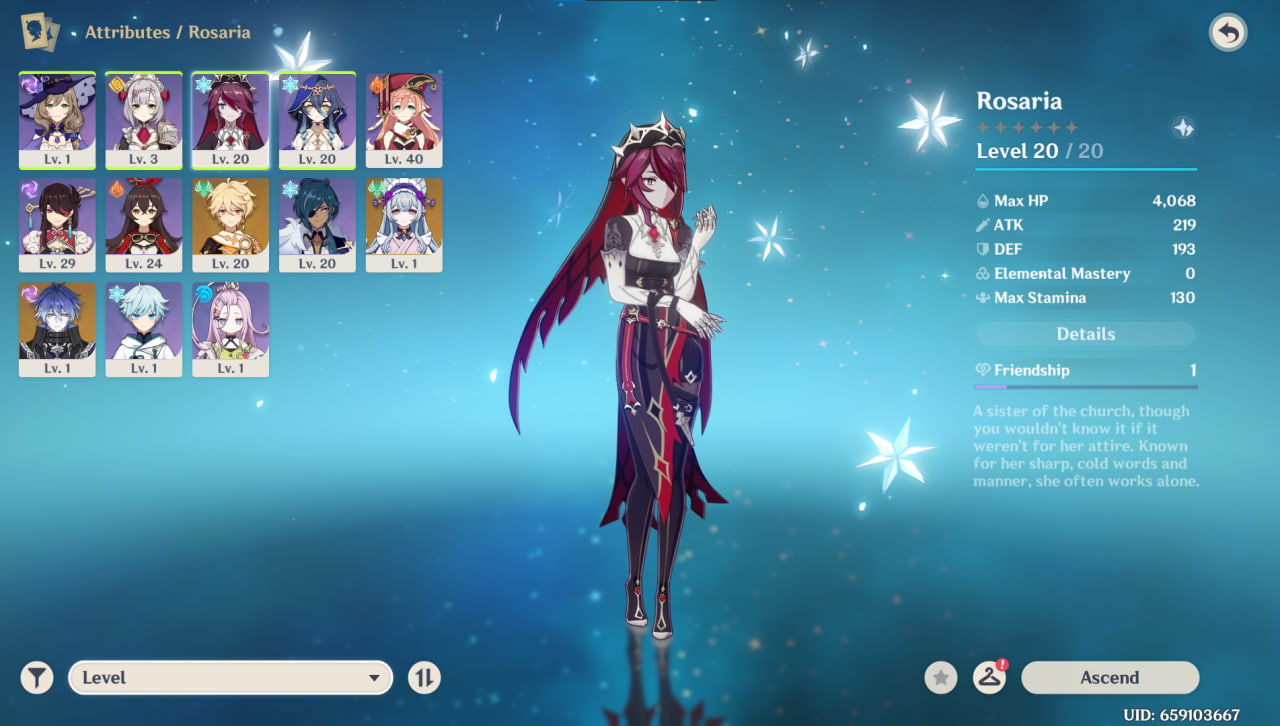The image size is (1280, 726).
Task: Return using the back arrow button
Action: point(1228,33)
